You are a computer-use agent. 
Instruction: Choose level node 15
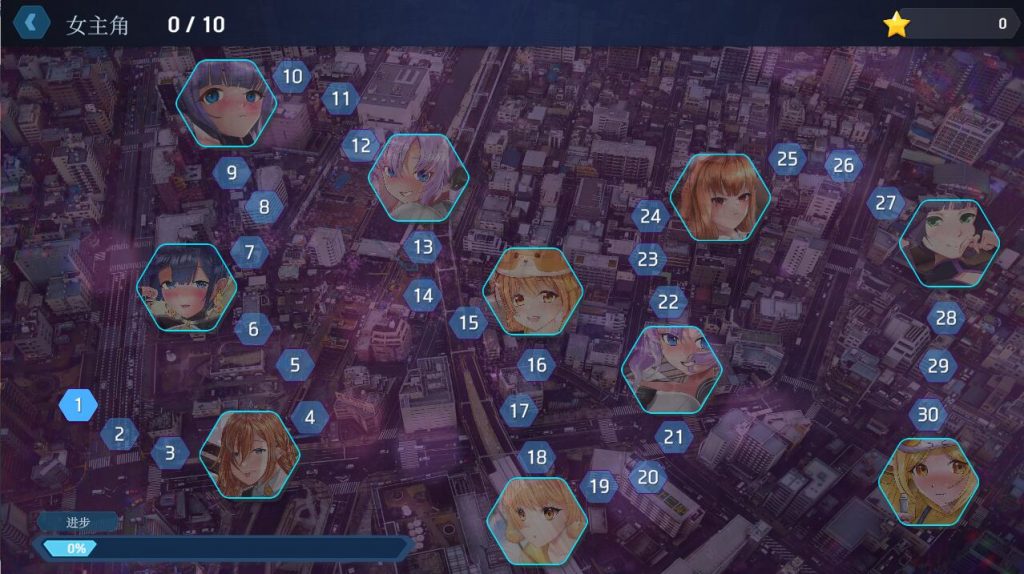468,322
